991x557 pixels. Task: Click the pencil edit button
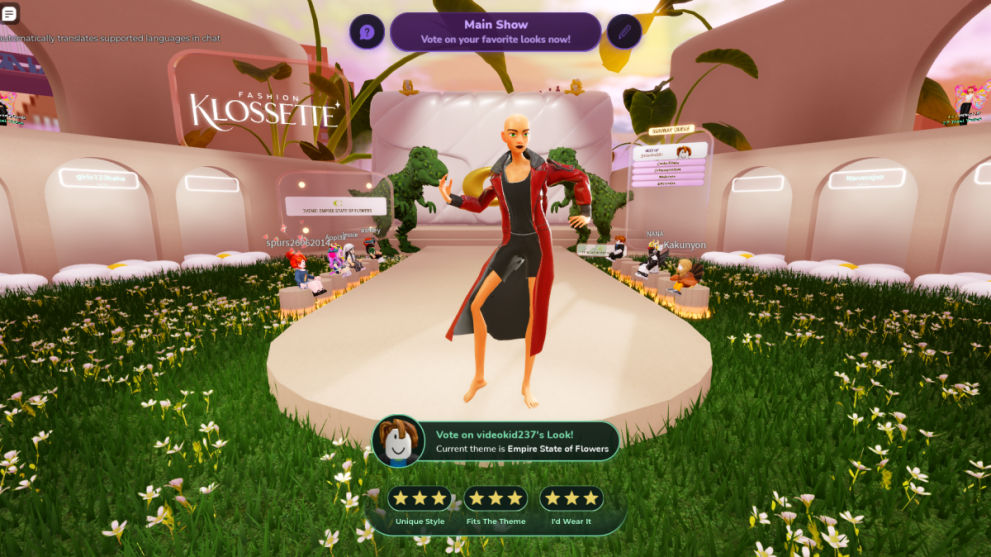[x=623, y=32]
